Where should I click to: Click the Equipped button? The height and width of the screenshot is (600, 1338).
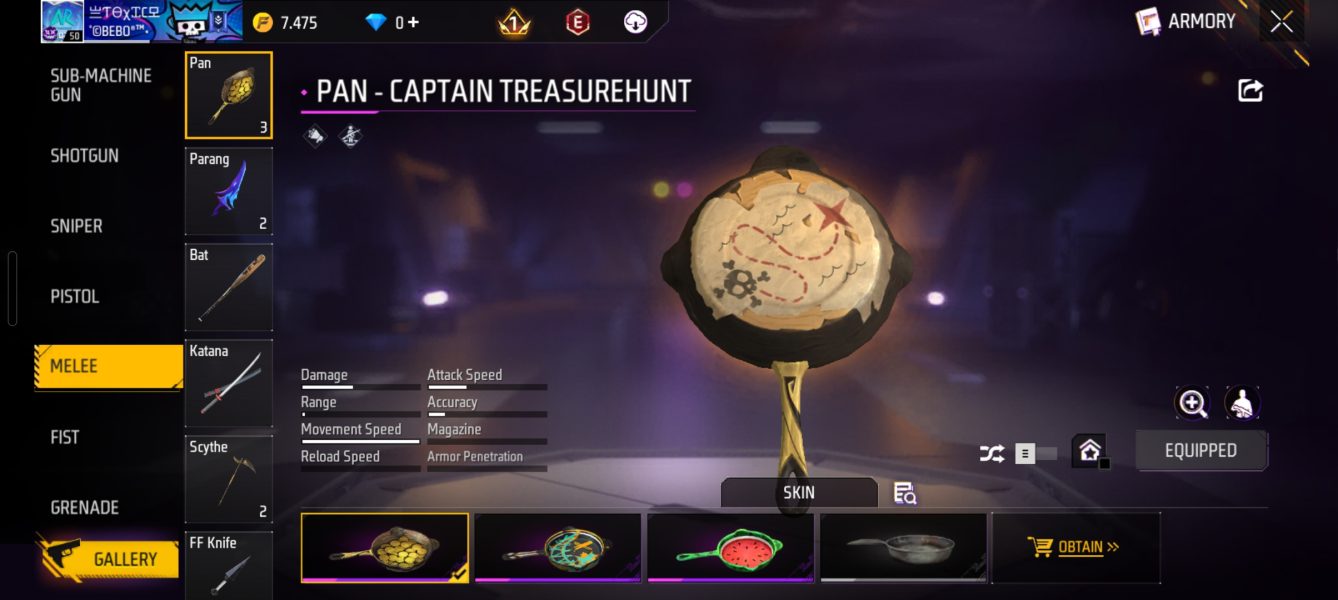tap(1200, 451)
